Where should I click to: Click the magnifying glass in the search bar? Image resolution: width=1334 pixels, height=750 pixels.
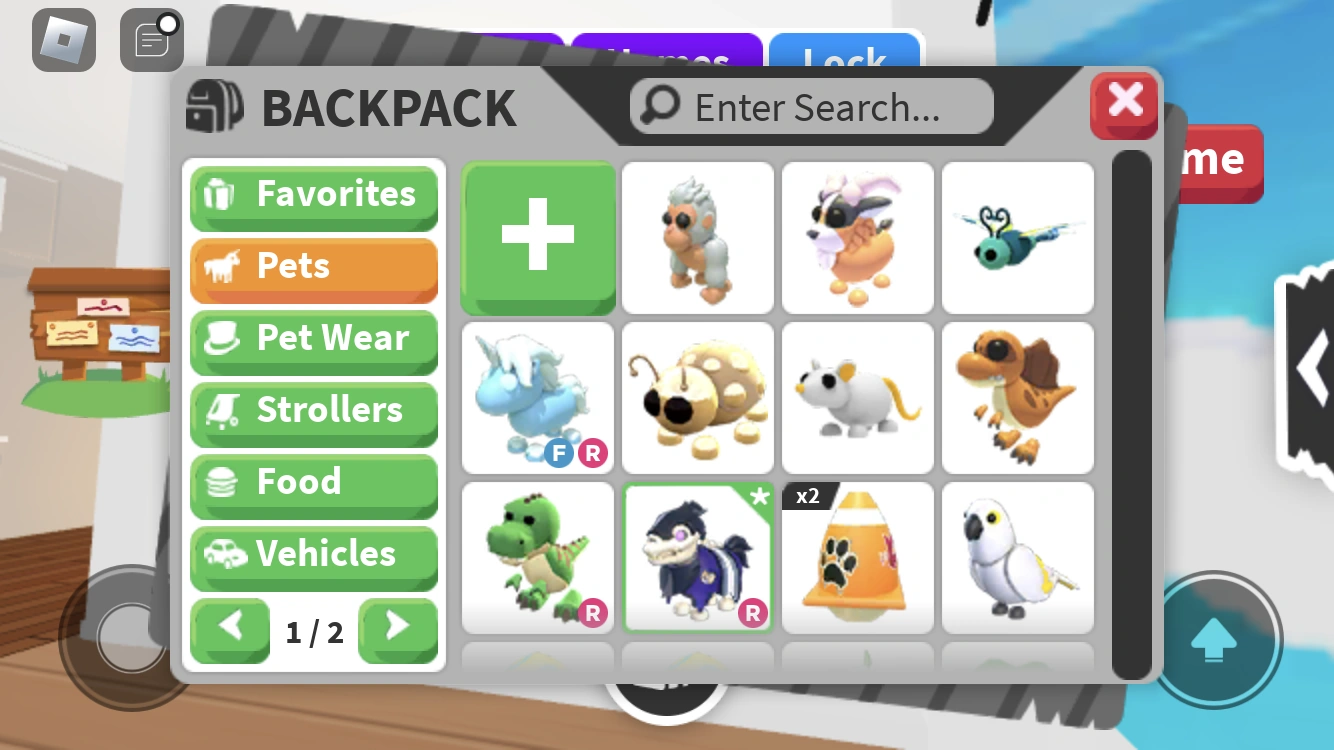click(659, 106)
